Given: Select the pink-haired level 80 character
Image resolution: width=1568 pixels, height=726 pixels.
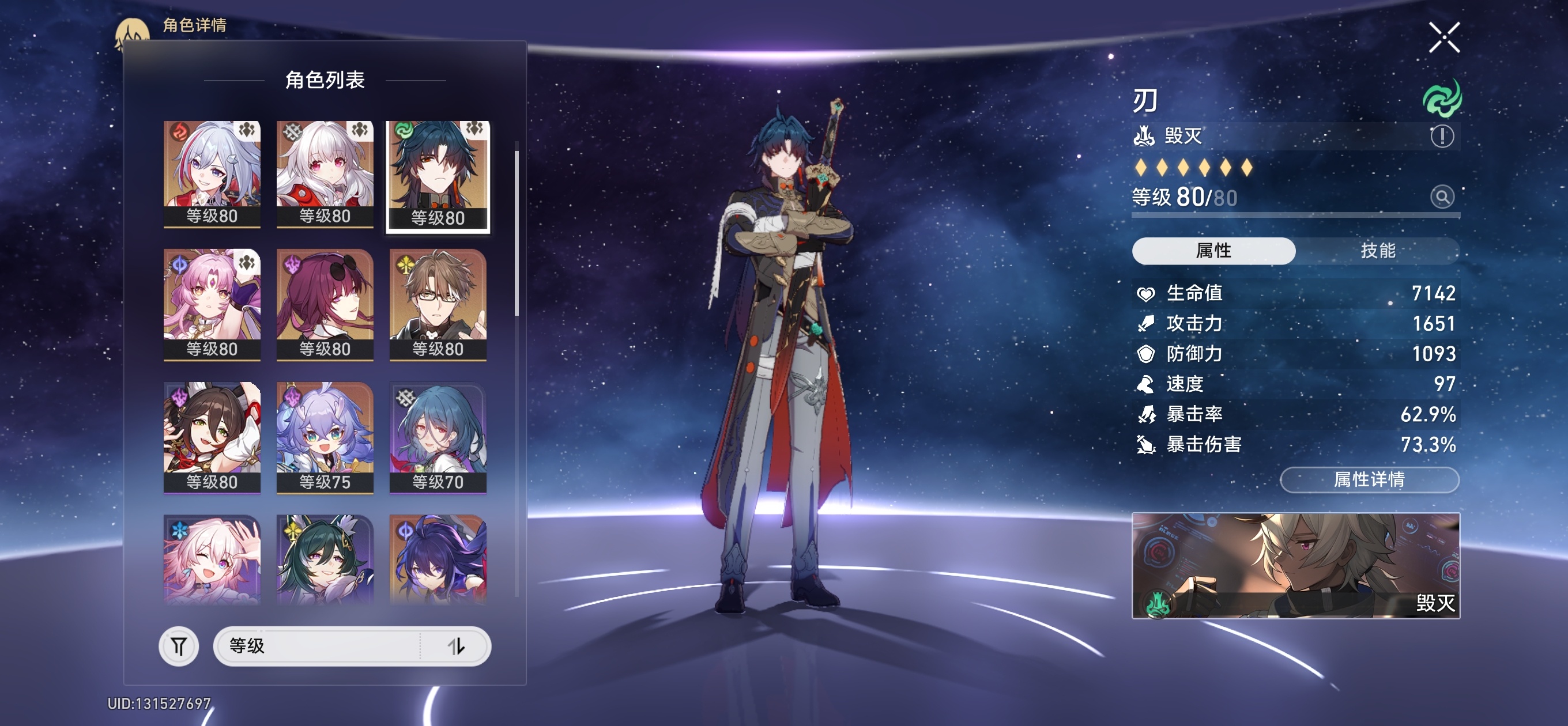Looking at the screenshot, I should point(212,304).
